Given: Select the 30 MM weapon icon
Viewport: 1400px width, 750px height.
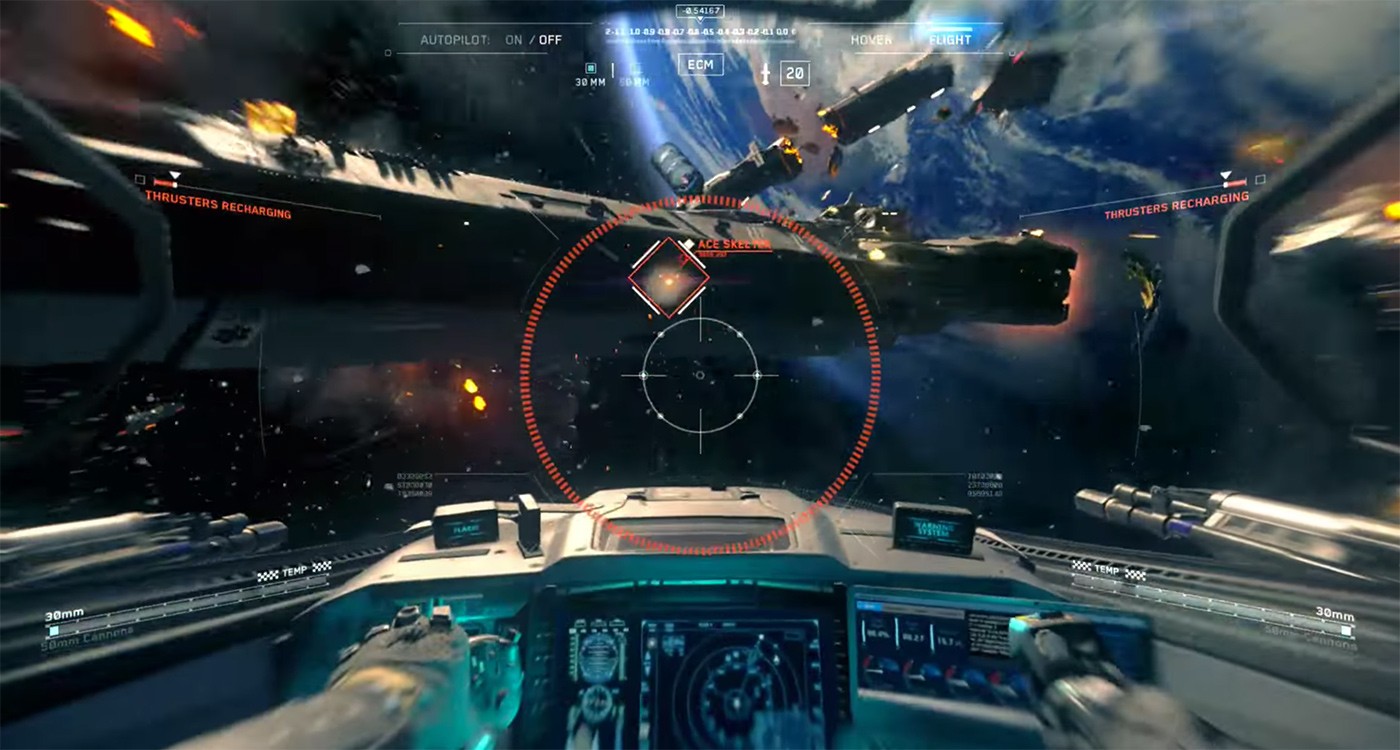Looking at the screenshot, I should point(590,68).
